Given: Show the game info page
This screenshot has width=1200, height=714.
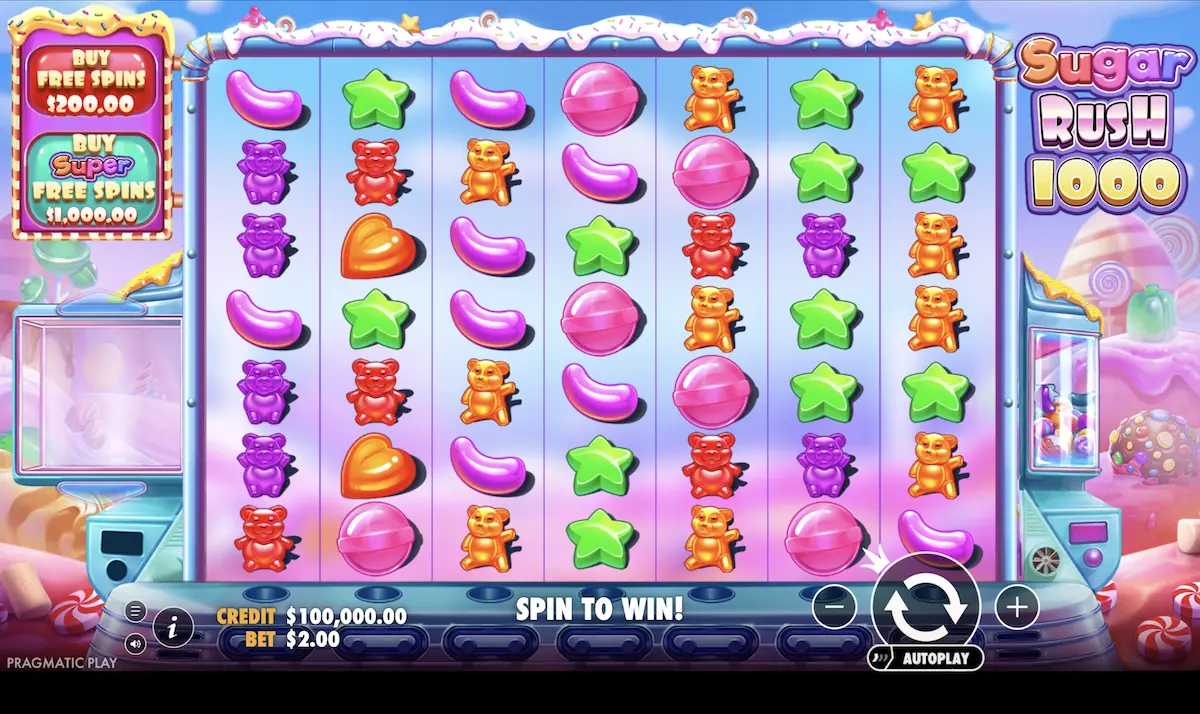Looking at the screenshot, I should point(174,628).
